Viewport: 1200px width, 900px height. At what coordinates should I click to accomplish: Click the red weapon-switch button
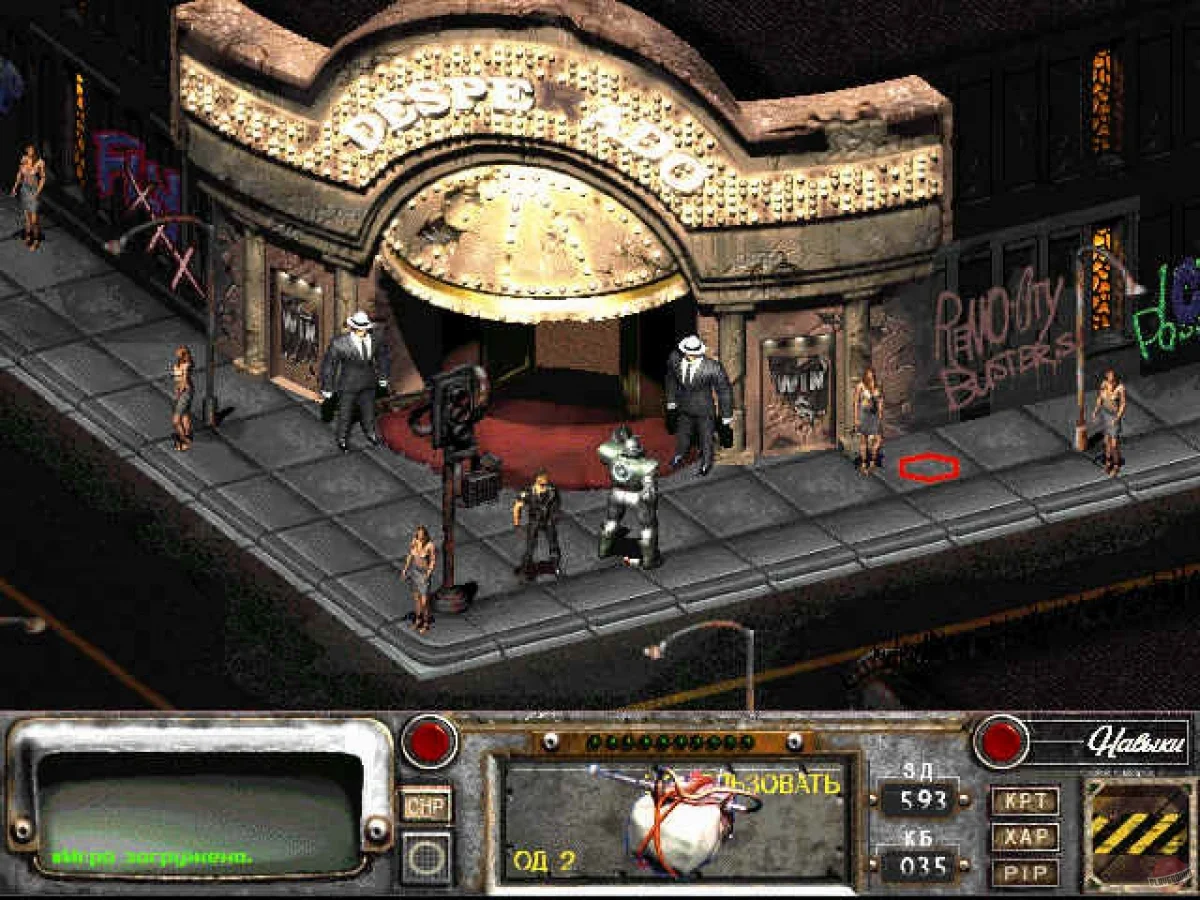pos(430,743)
